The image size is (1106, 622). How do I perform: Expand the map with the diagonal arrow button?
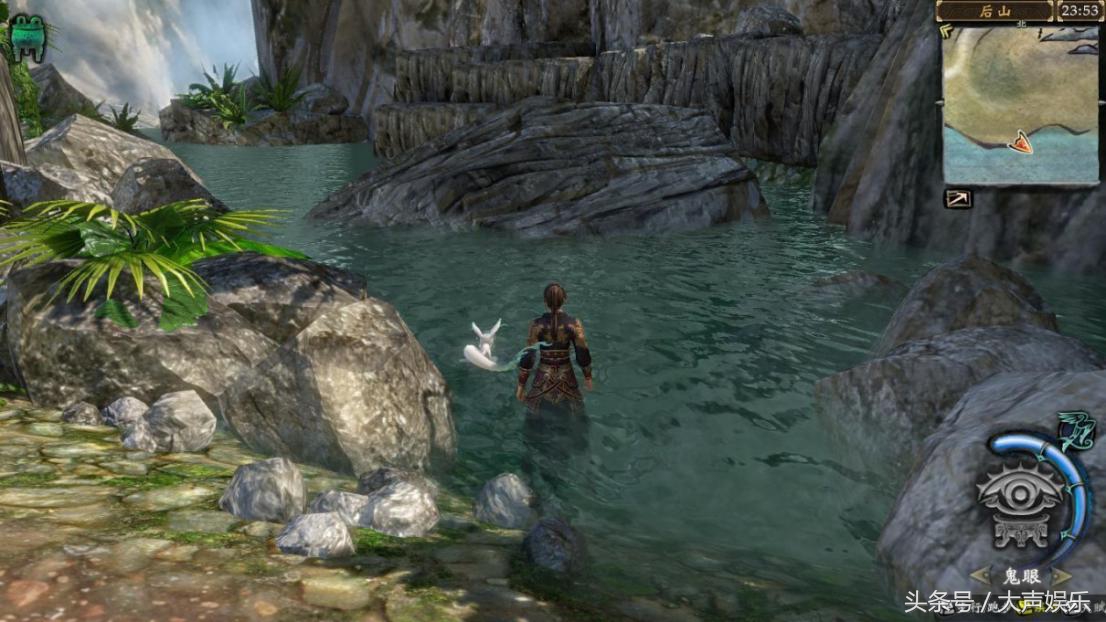pos(958,198)
